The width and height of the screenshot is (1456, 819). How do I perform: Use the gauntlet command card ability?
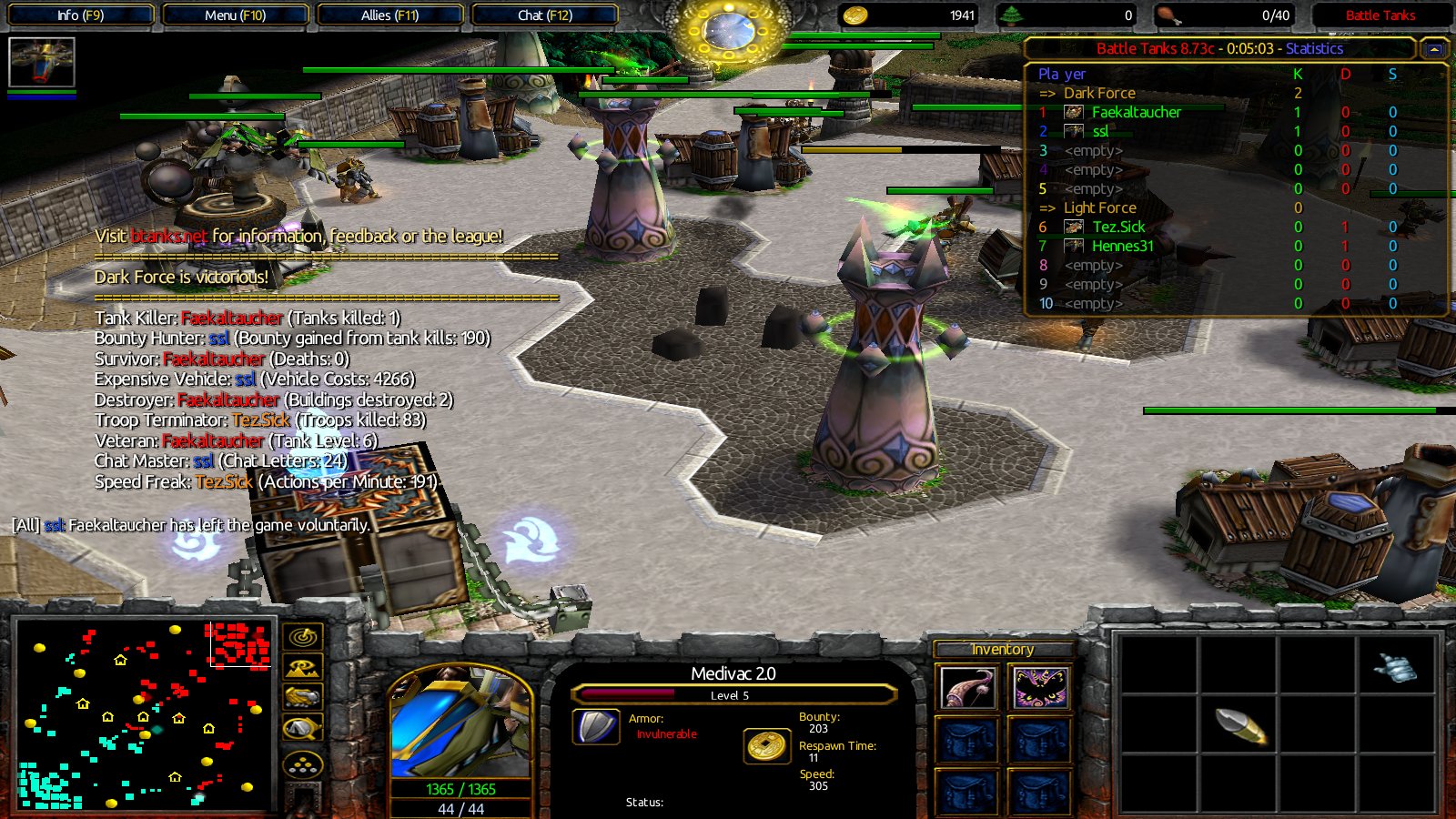click(1396, 669)
